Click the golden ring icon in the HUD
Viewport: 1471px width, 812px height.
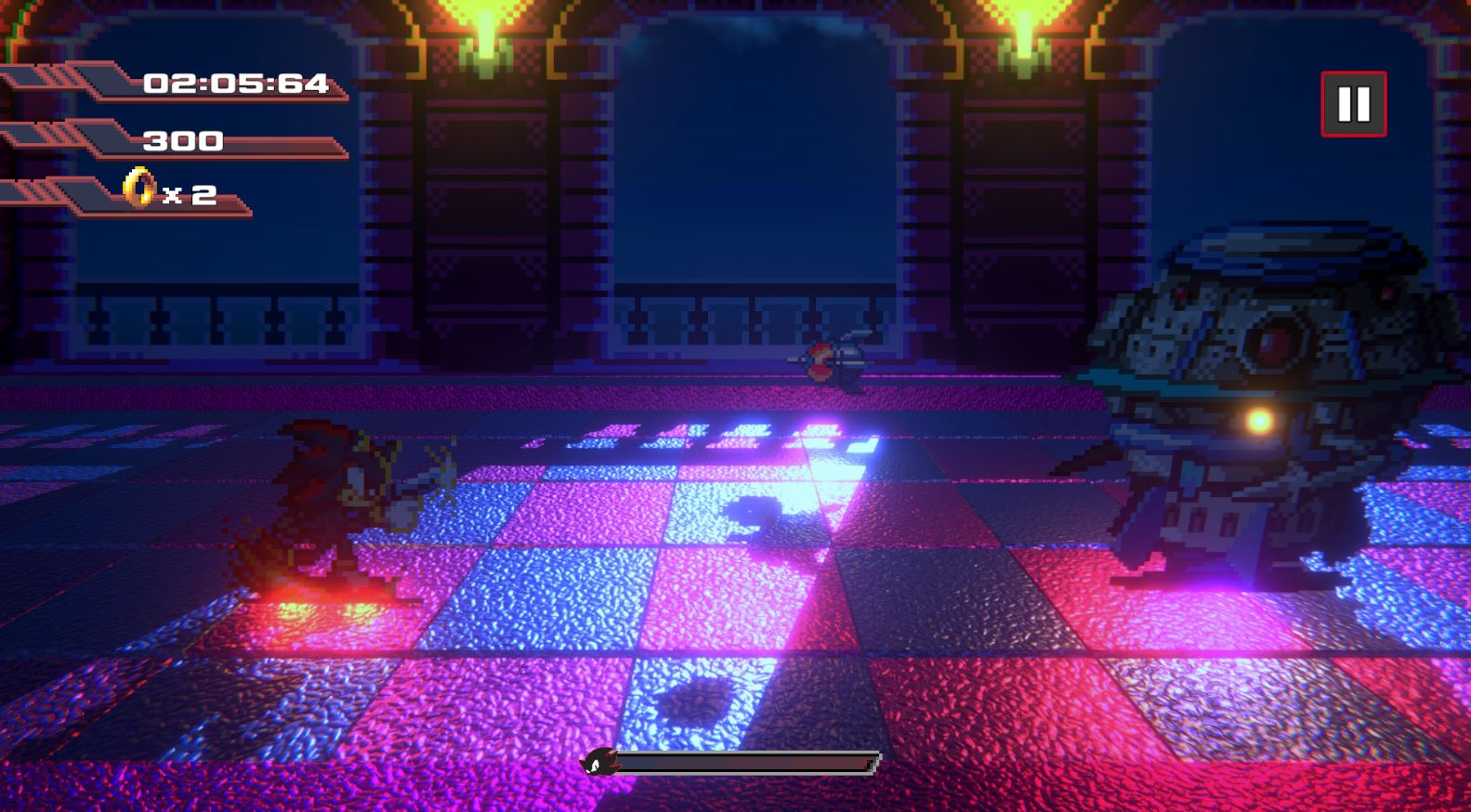(x=136, y=190)
